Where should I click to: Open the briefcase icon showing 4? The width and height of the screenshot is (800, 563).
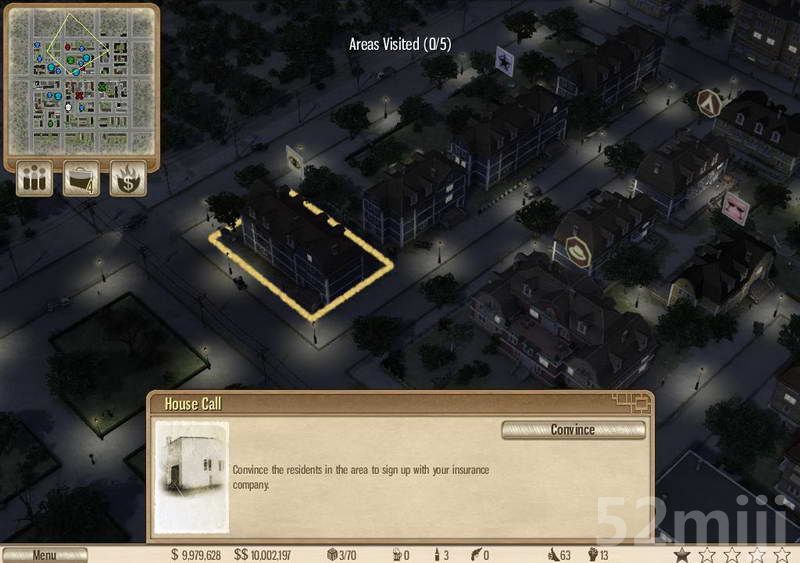(x=82, y=179)
